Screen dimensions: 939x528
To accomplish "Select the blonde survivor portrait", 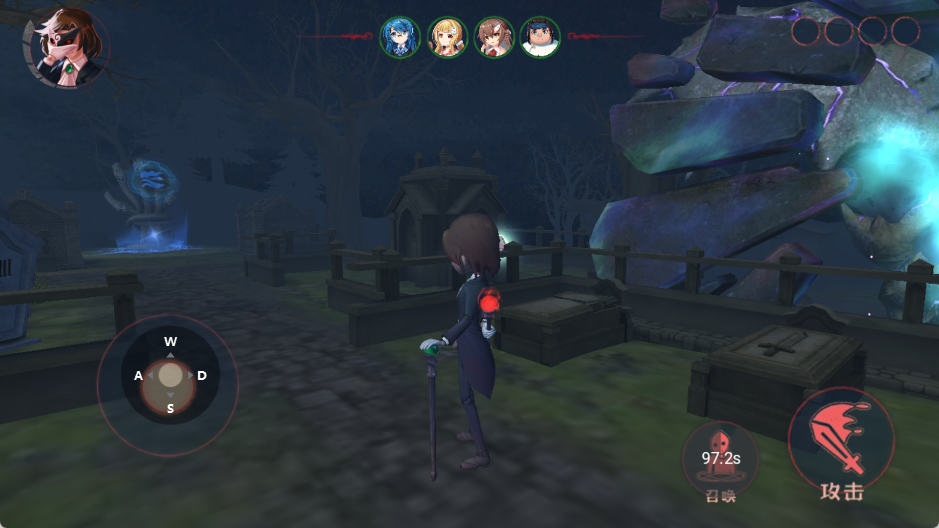I will click(x=447, y=38).
